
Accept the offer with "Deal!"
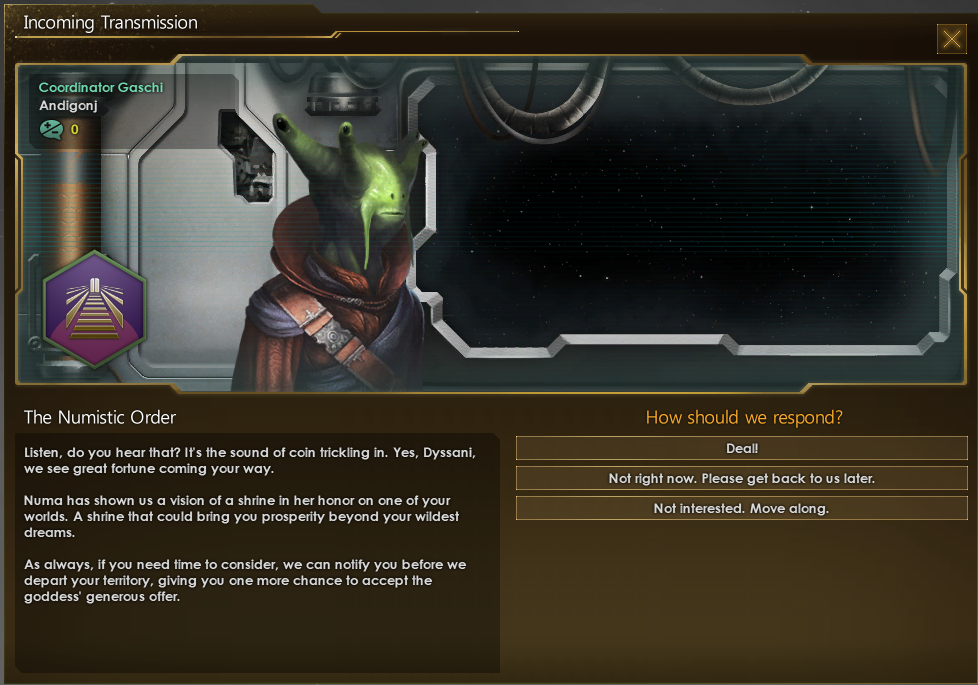click(741, 449)
